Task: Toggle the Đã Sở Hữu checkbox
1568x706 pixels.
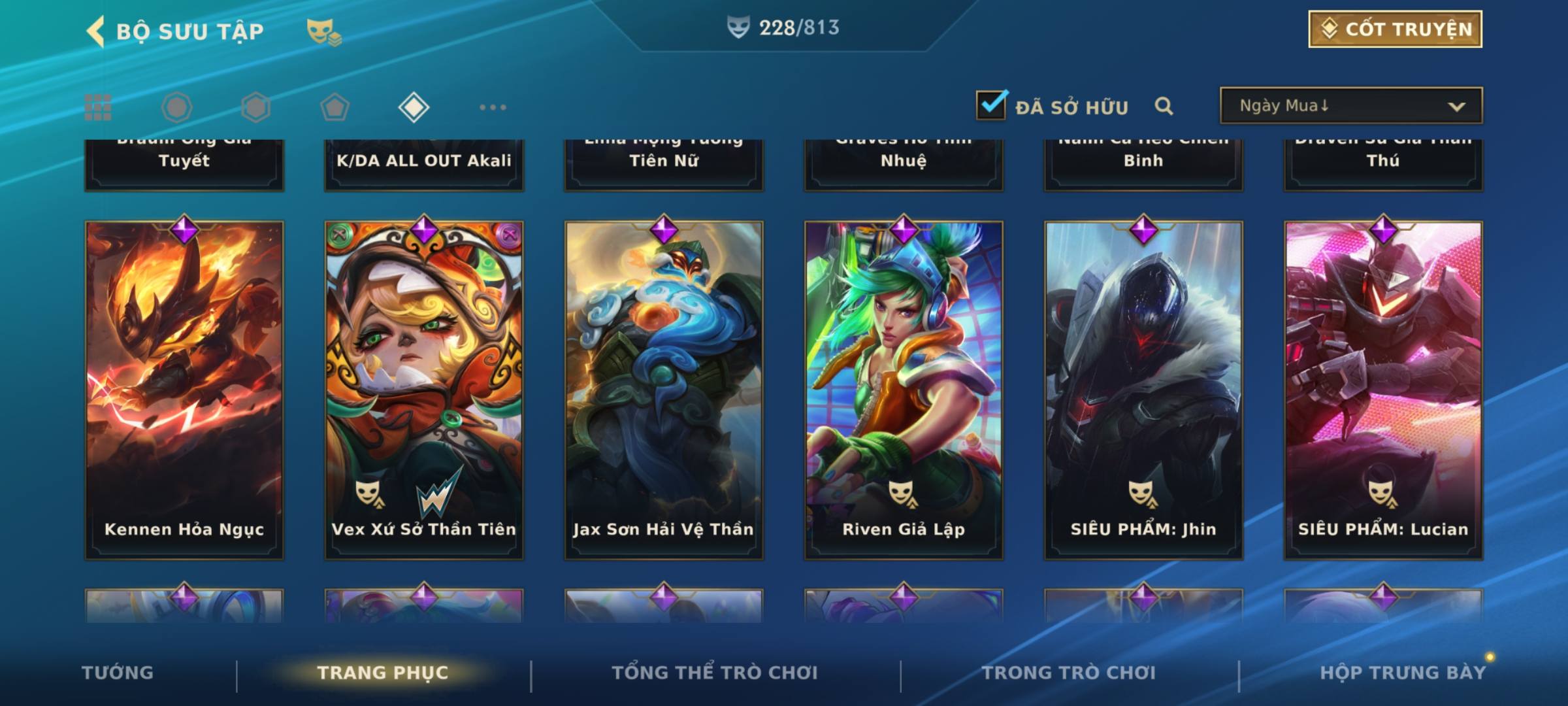Action: pyautogui.click(x=991, y=105)
